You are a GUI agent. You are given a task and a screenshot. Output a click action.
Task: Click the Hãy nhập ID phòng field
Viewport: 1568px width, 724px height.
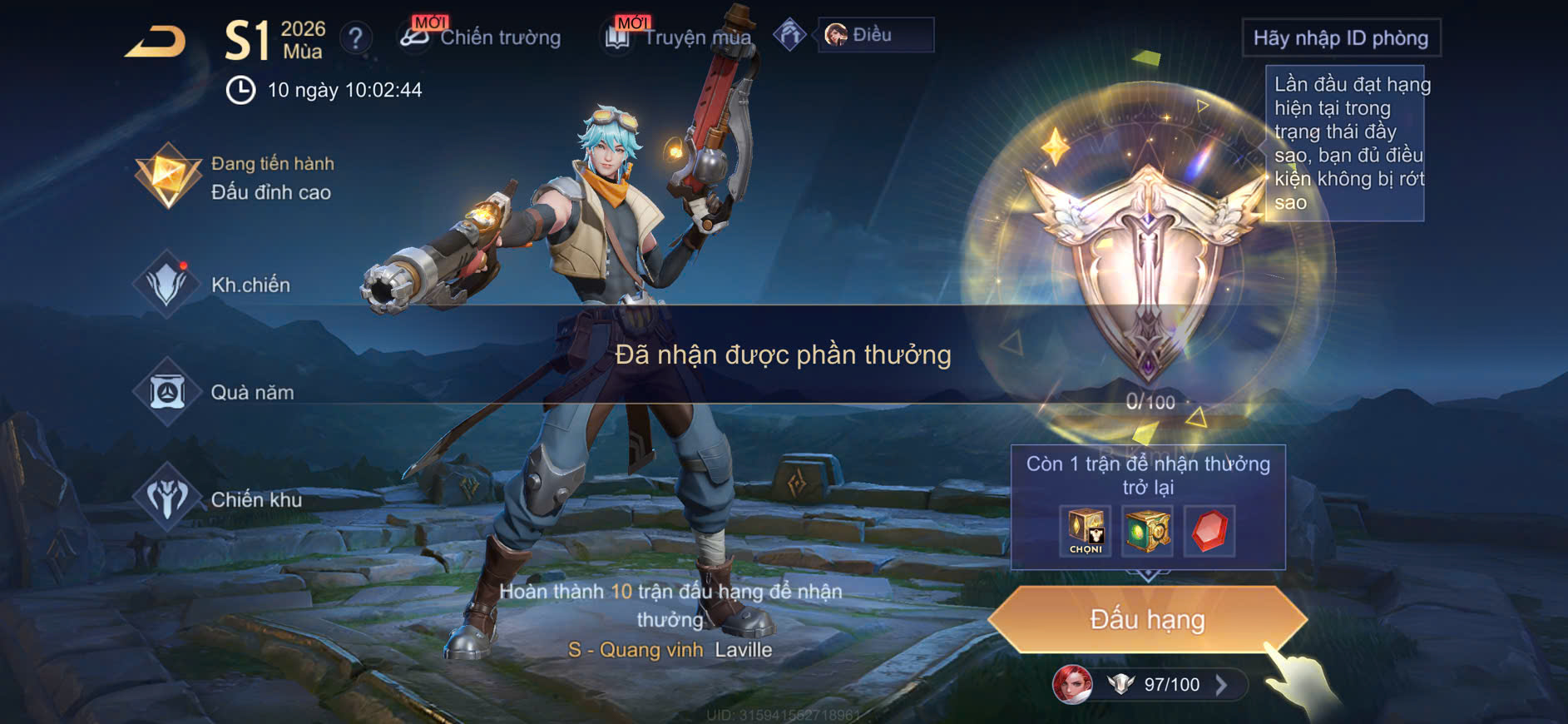(x=1340, y=38)
